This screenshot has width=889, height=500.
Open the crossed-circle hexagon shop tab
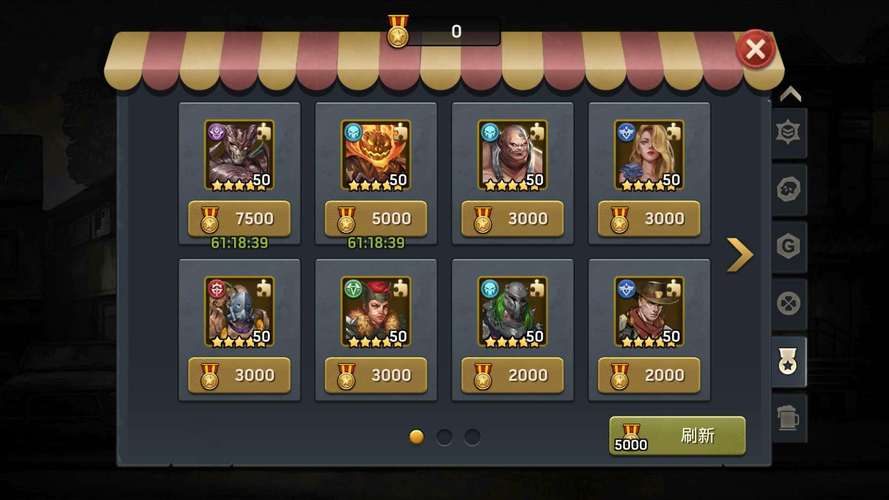click(x=789, y=304)
